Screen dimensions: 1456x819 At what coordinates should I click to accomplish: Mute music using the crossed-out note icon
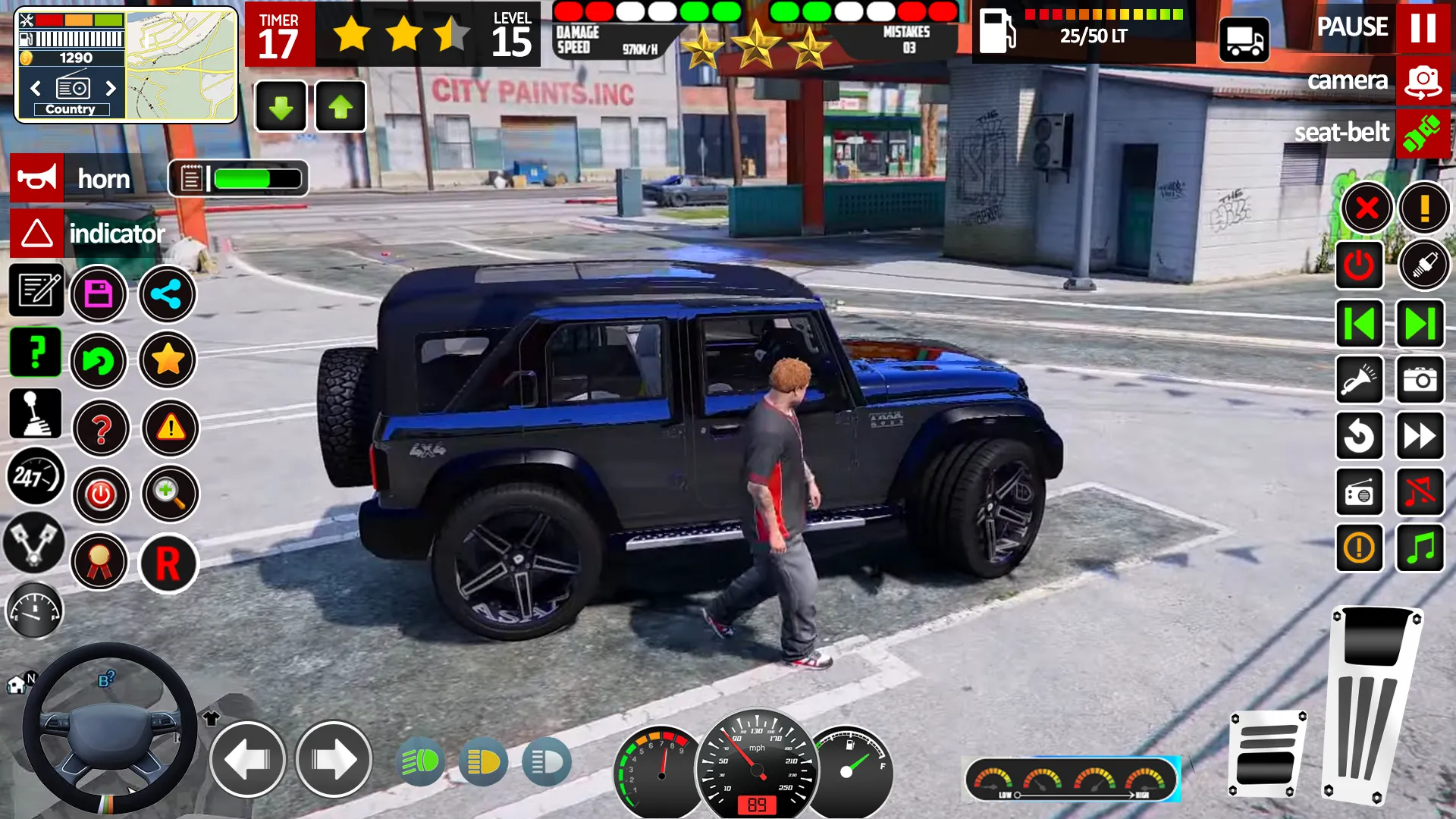[x=1421, y=491]
